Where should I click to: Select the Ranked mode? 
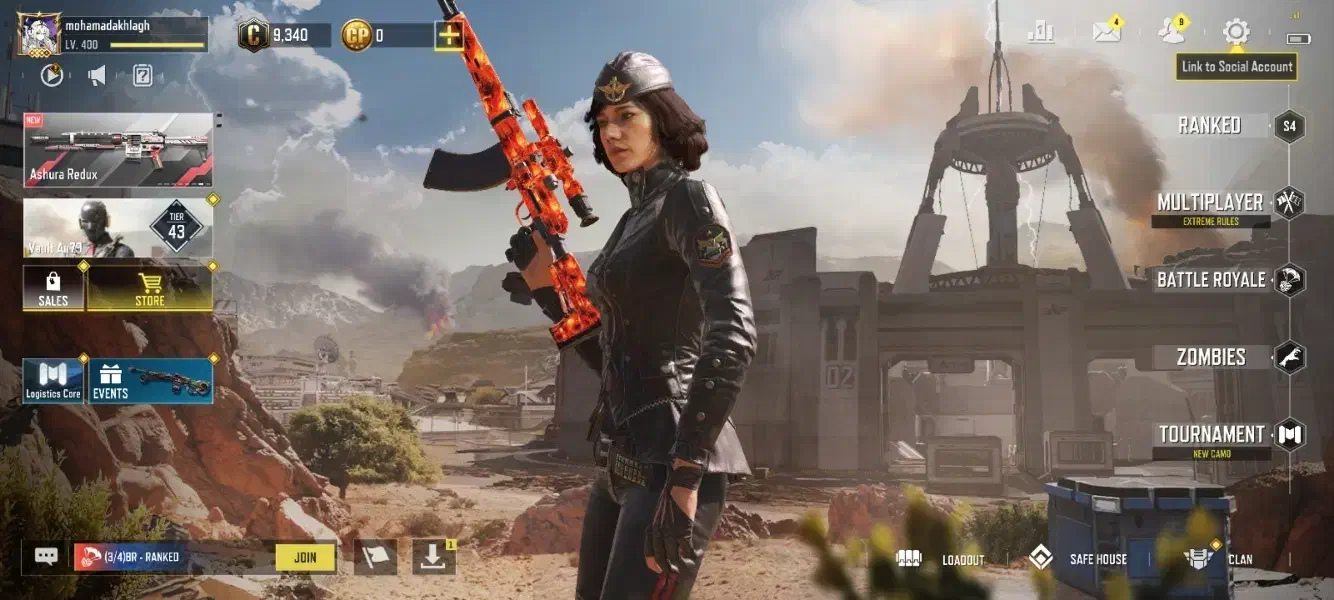[x=1209, y=125]
